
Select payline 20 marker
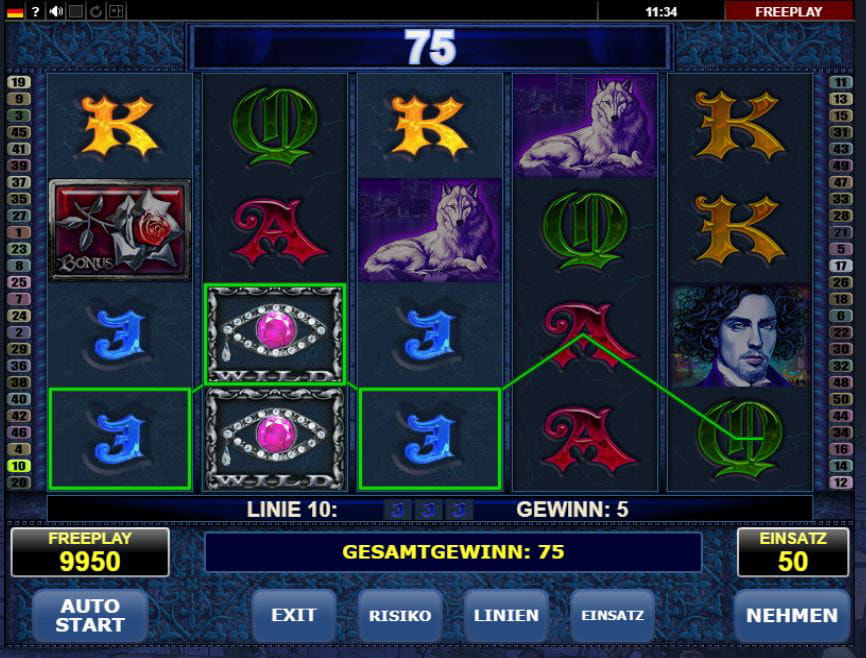click(x=18, y=483)
